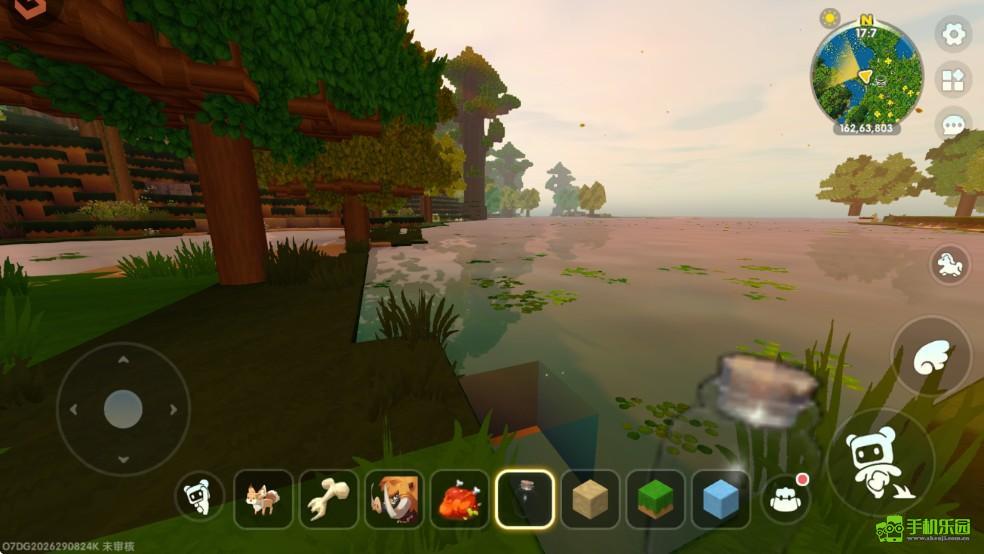Choose the light blue block slot
Image resolution: width=984 pixels, height=554 pixels.
(x=720, y=498)
